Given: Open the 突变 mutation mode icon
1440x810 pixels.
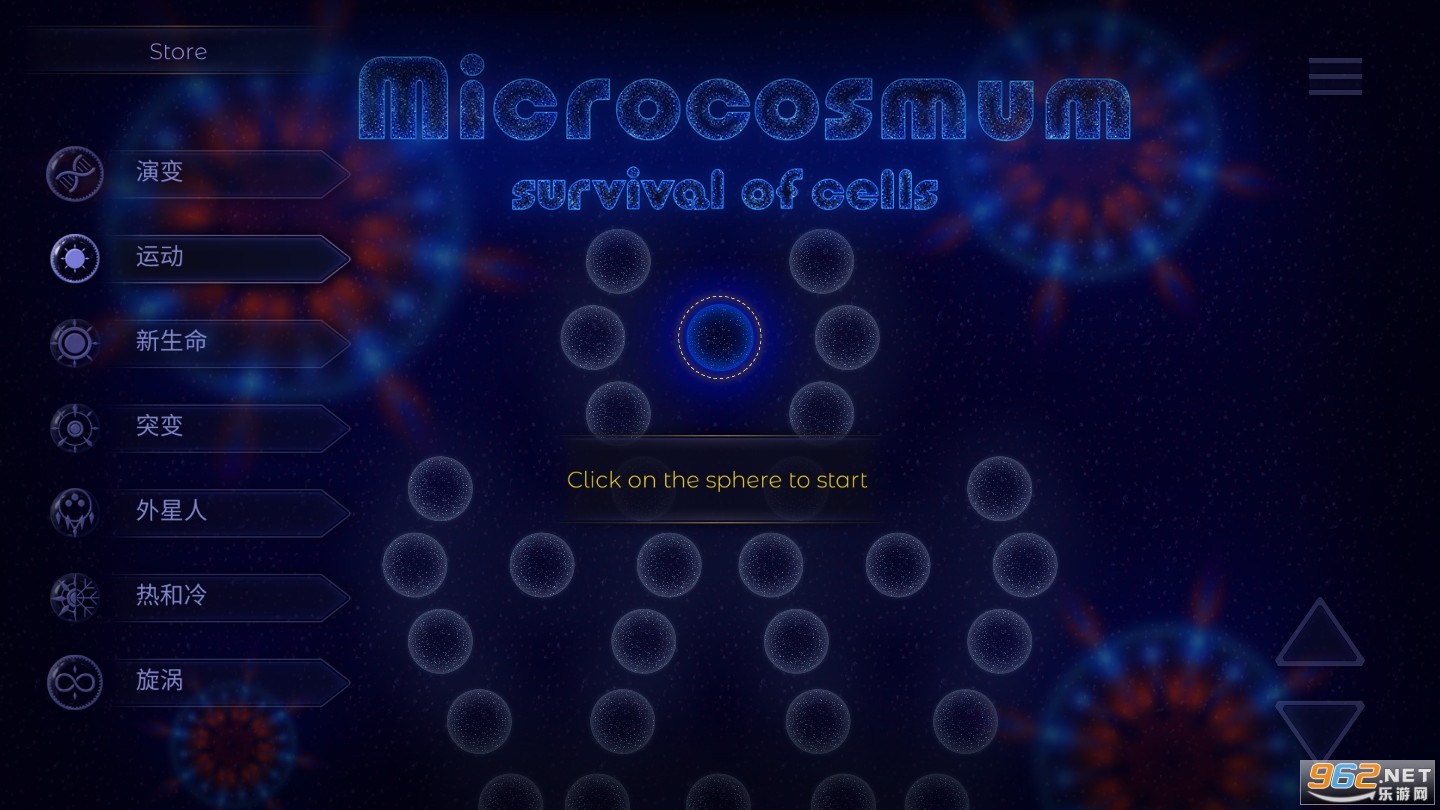Looking at the screenshot, I should [74, 428].
